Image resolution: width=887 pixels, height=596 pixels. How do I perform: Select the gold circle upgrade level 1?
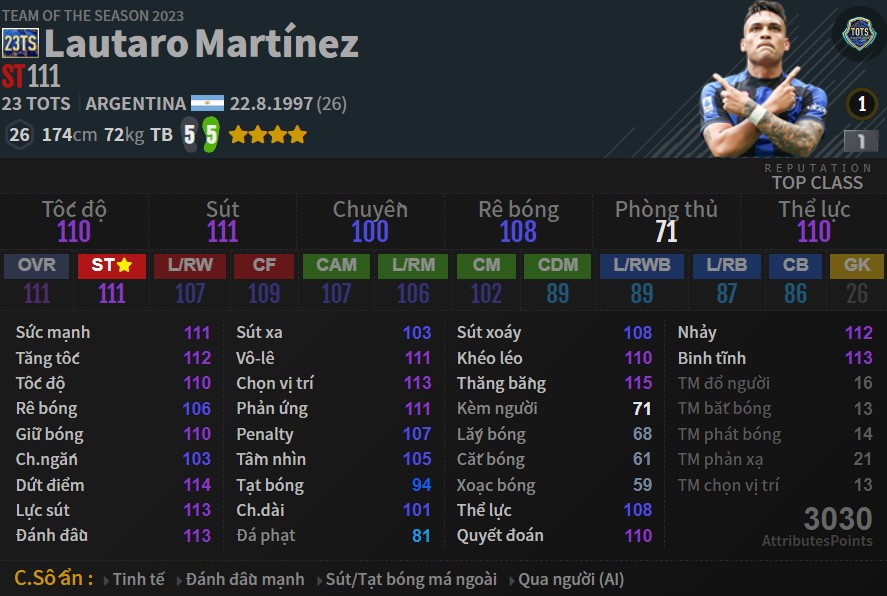861,104
